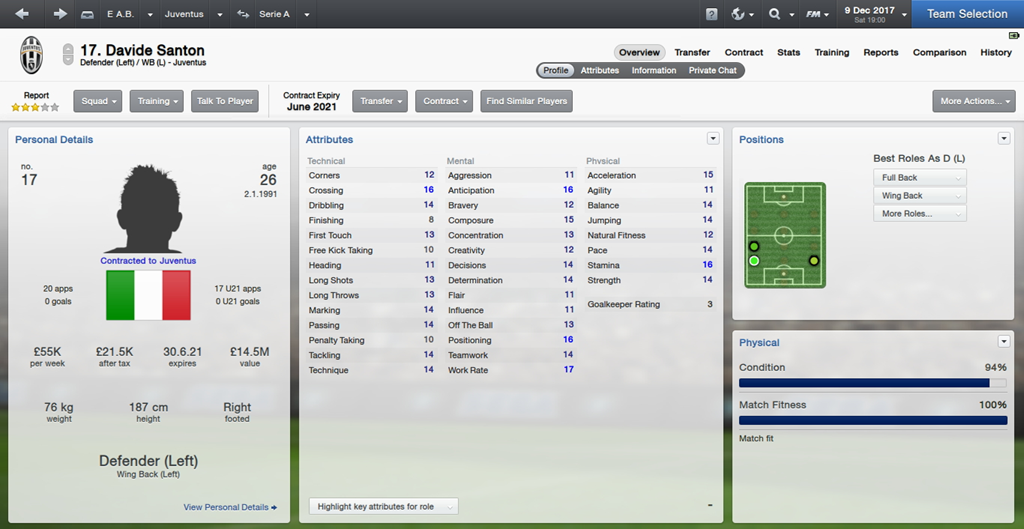This screenshot has height=529, width=1024.
Task: Show the Stats tab
Action: pos(789,52)
